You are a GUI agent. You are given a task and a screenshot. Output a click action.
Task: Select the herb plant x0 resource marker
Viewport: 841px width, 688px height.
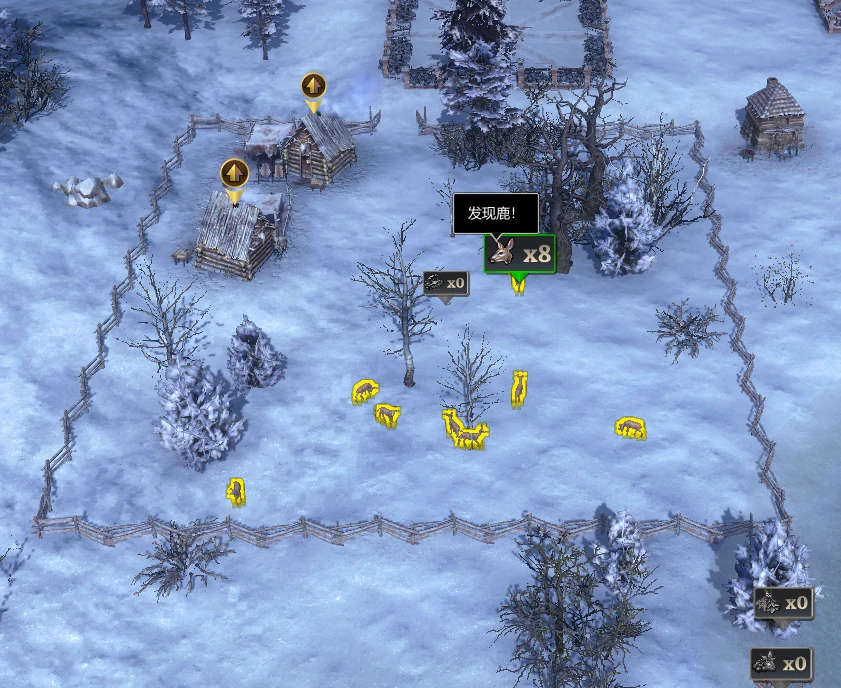coord(783,604)
